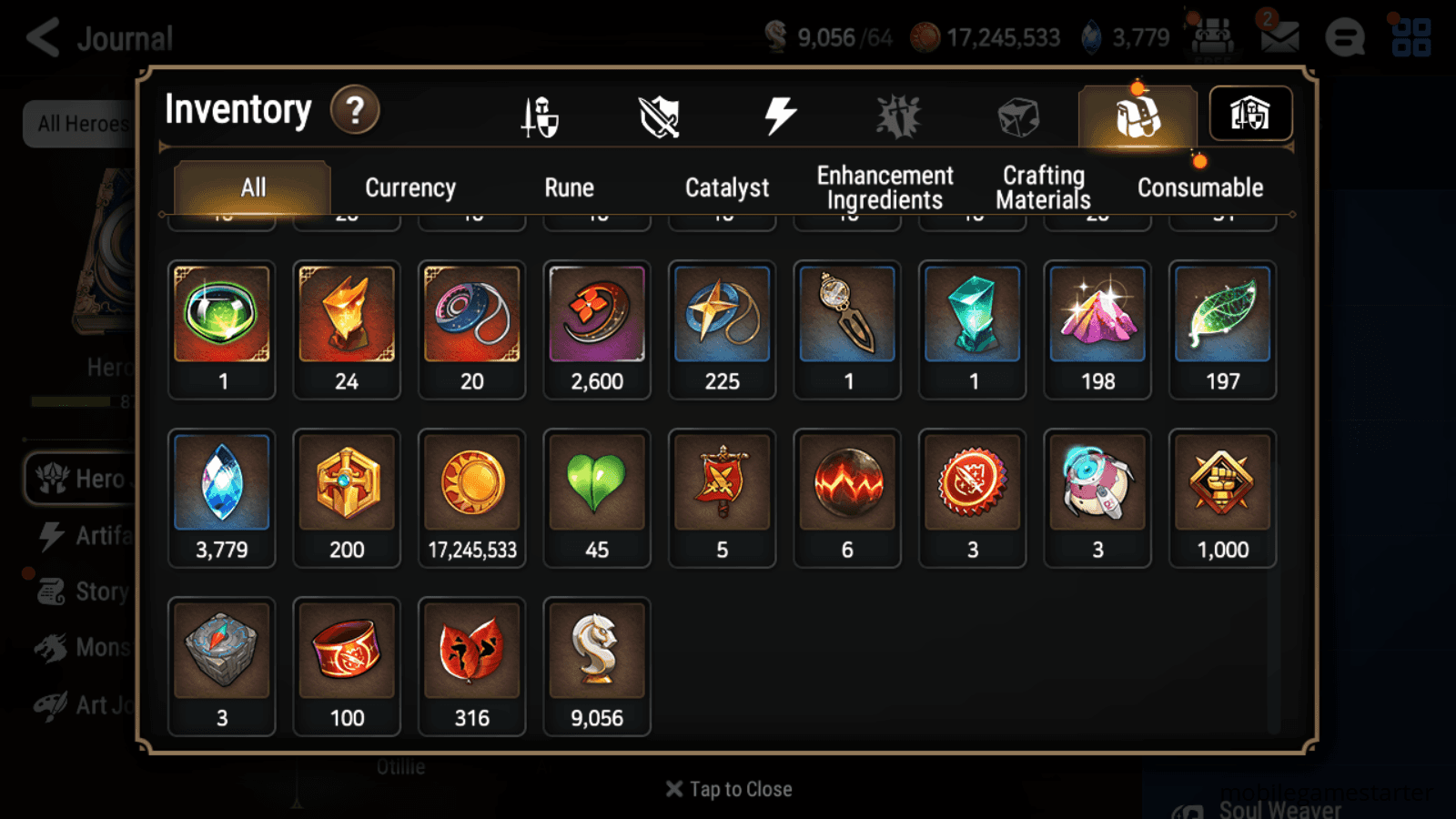Open the Catalyst tab

727,188
